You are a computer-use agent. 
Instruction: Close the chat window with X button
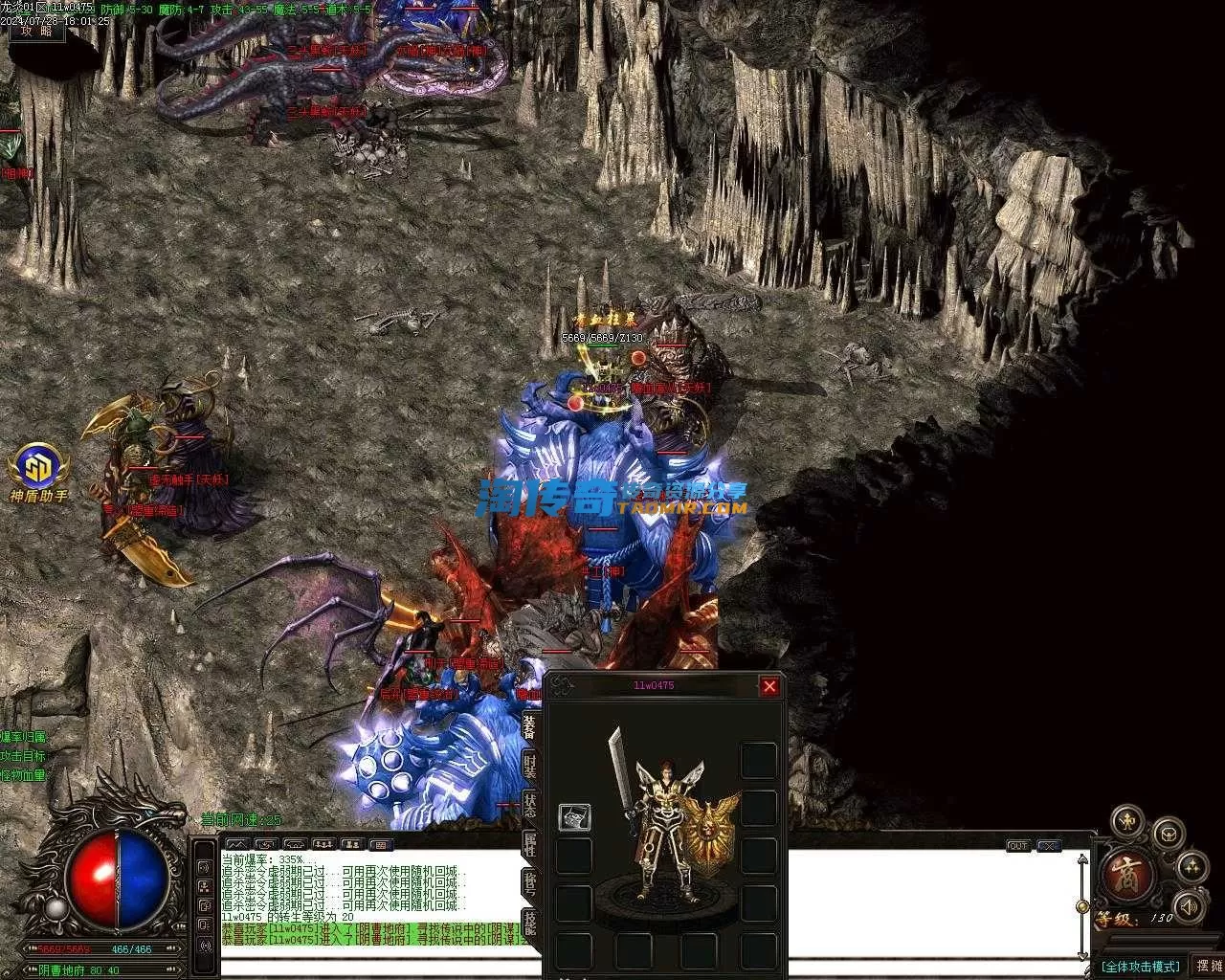point(1048,846)
